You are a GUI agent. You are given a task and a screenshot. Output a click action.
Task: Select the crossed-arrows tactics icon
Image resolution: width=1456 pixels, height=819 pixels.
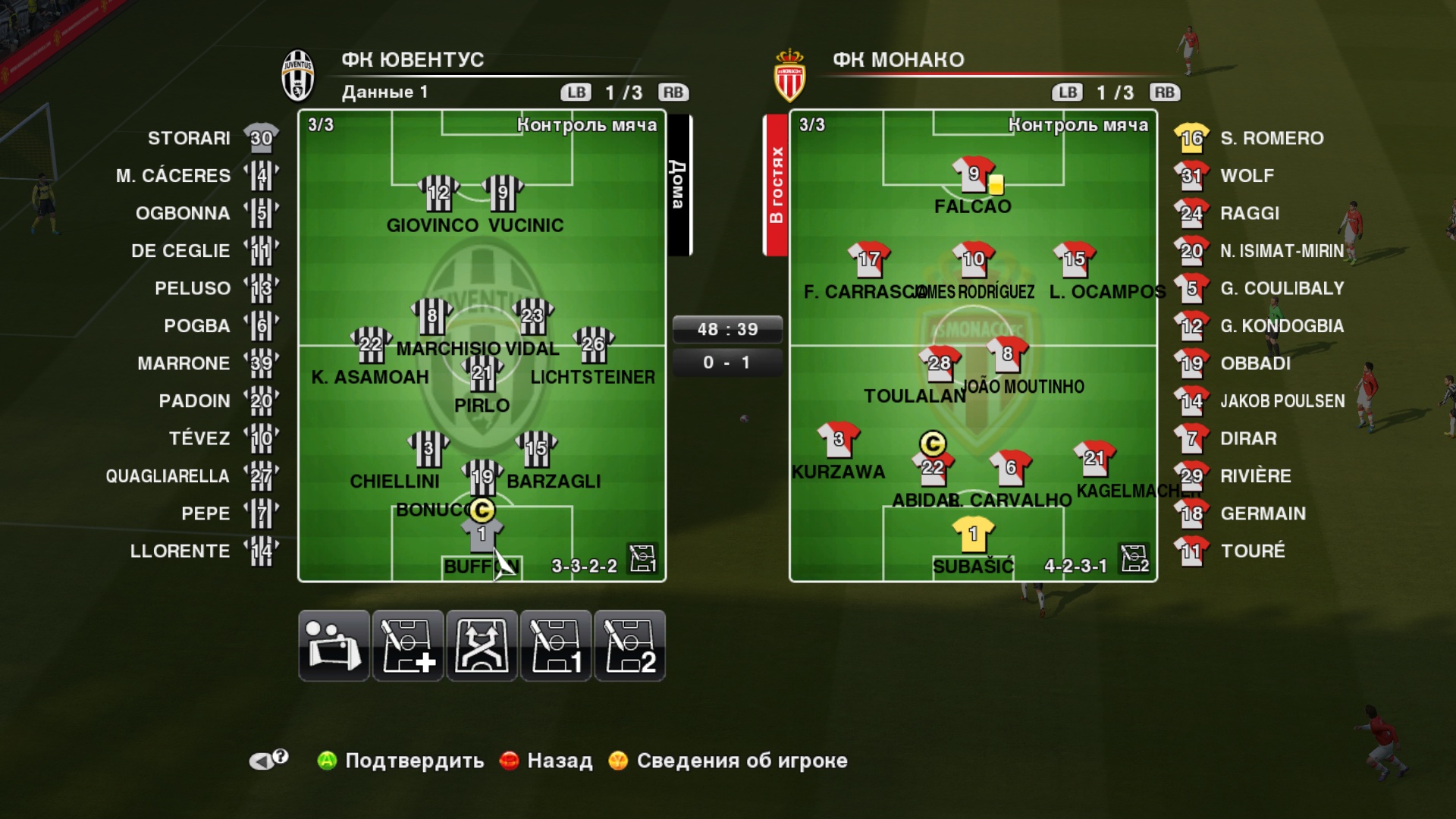(x=482, y=645)
